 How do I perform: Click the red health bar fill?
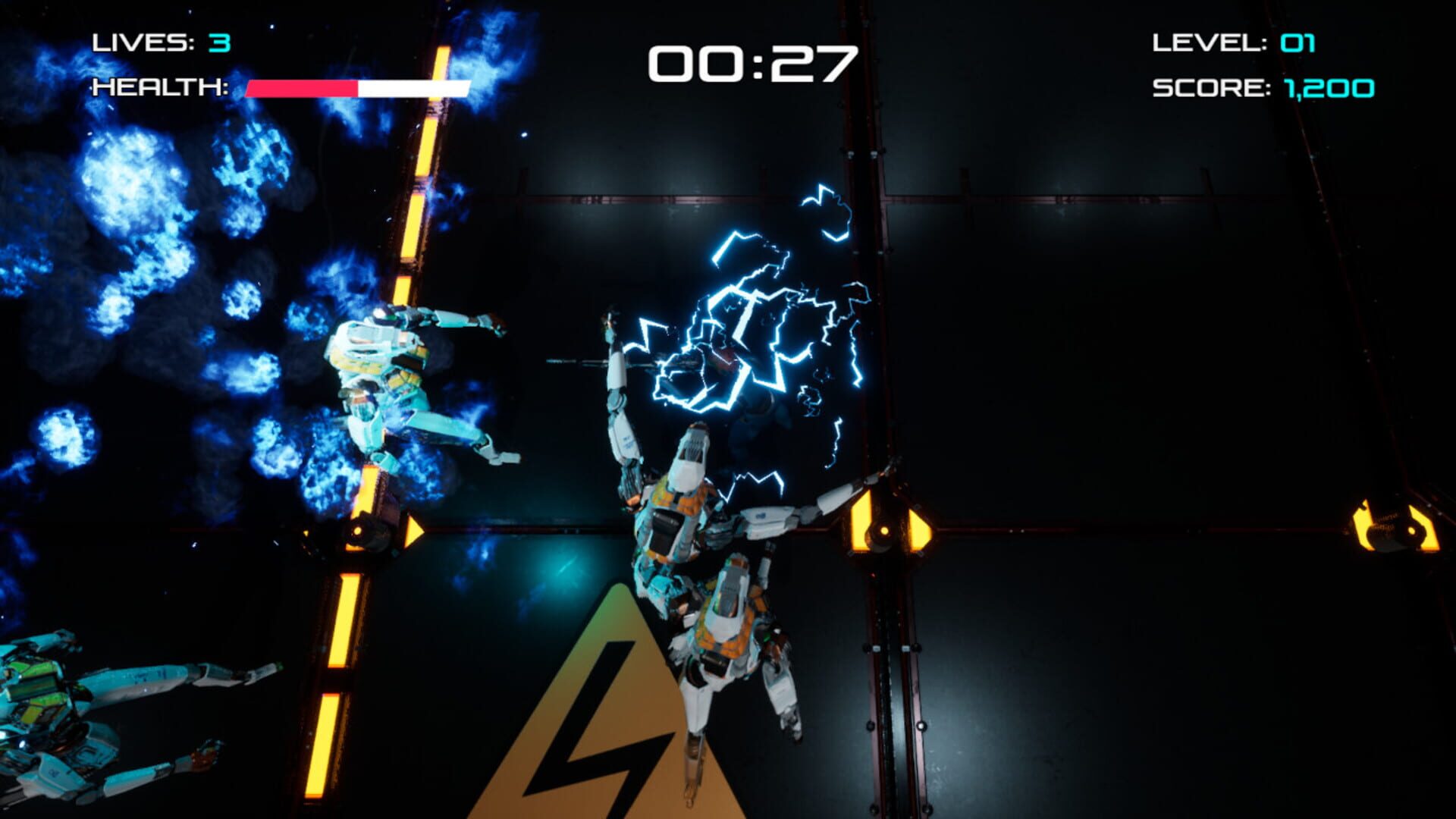tap(300, 89)
